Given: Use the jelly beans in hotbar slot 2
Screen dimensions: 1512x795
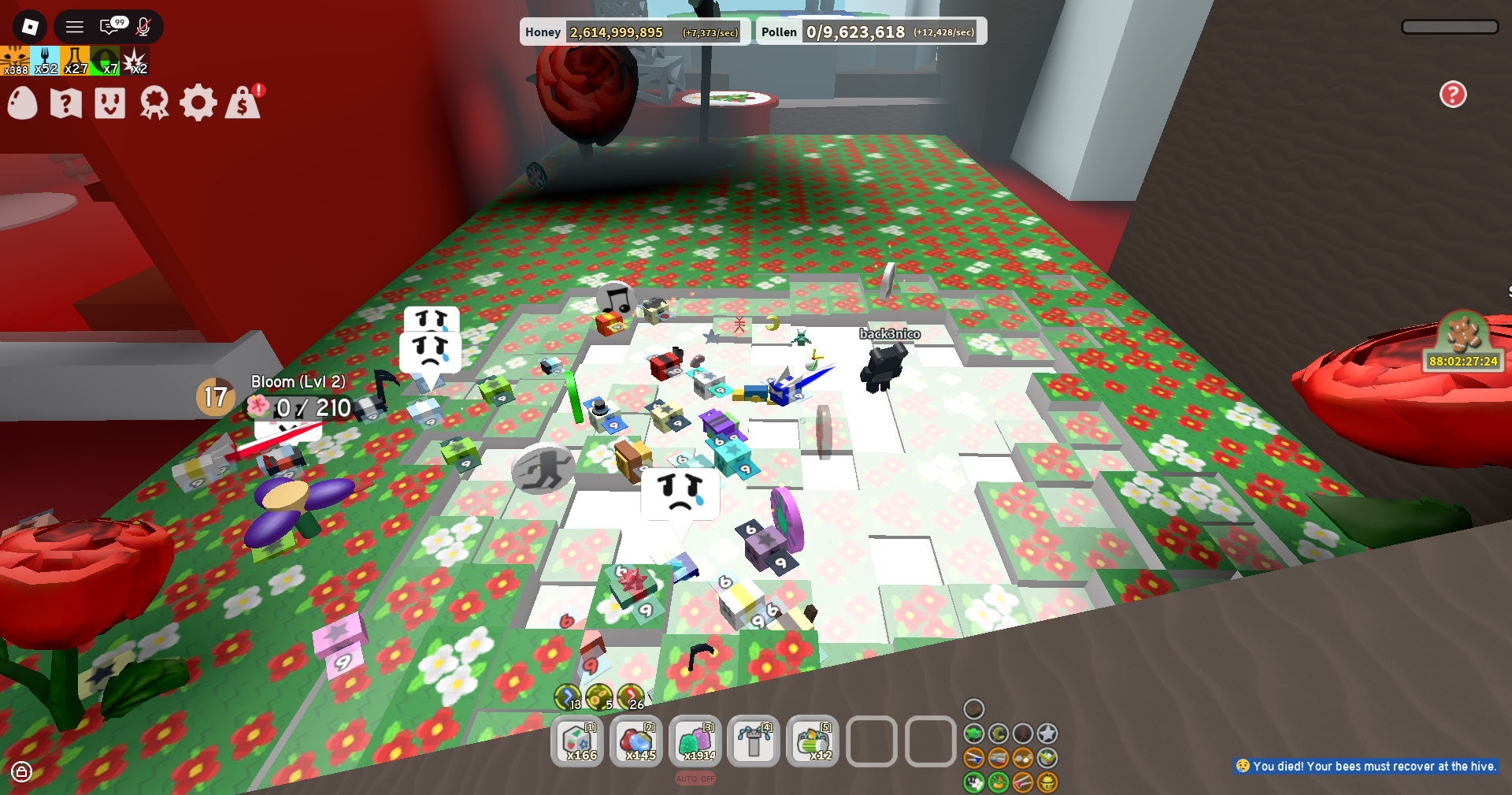Looking at the screenshot, I should click(636, 741).
